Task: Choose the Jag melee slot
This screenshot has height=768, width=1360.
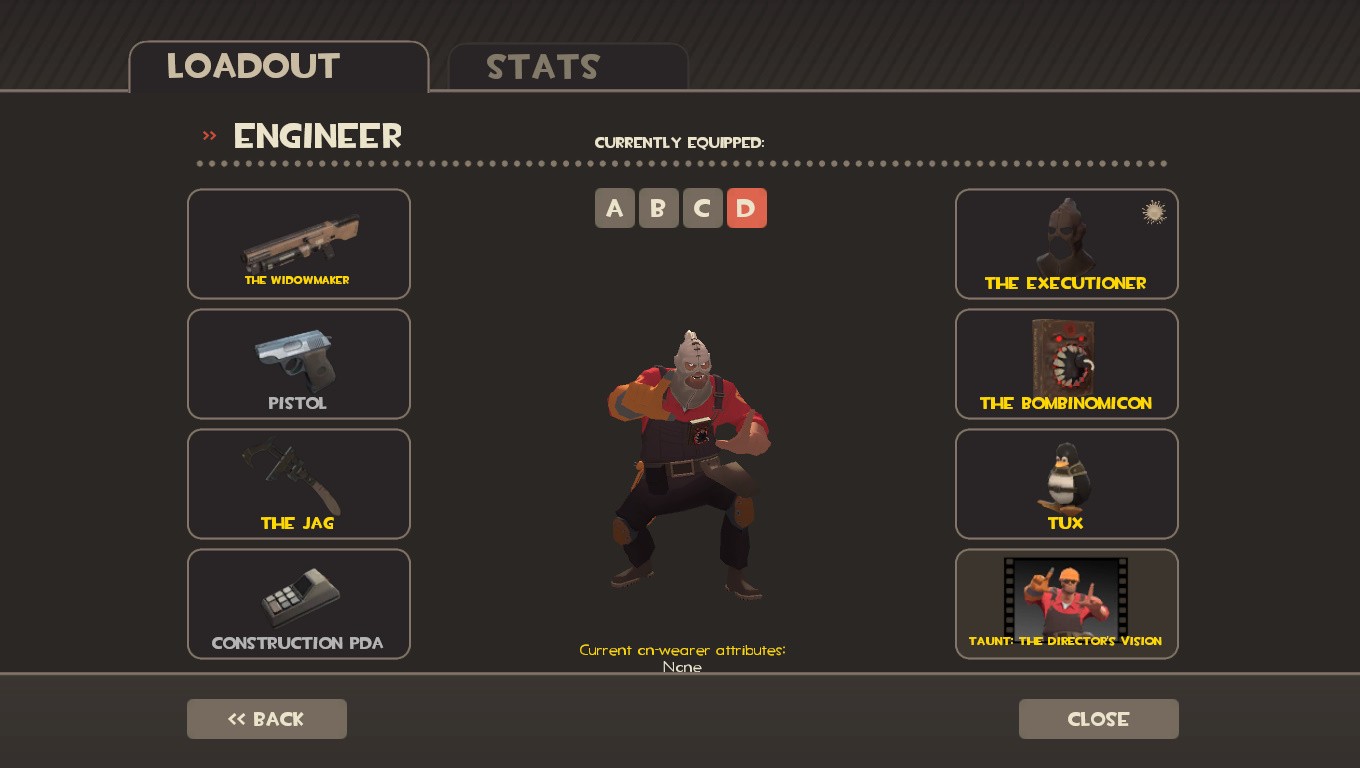Action: [298, 483]
